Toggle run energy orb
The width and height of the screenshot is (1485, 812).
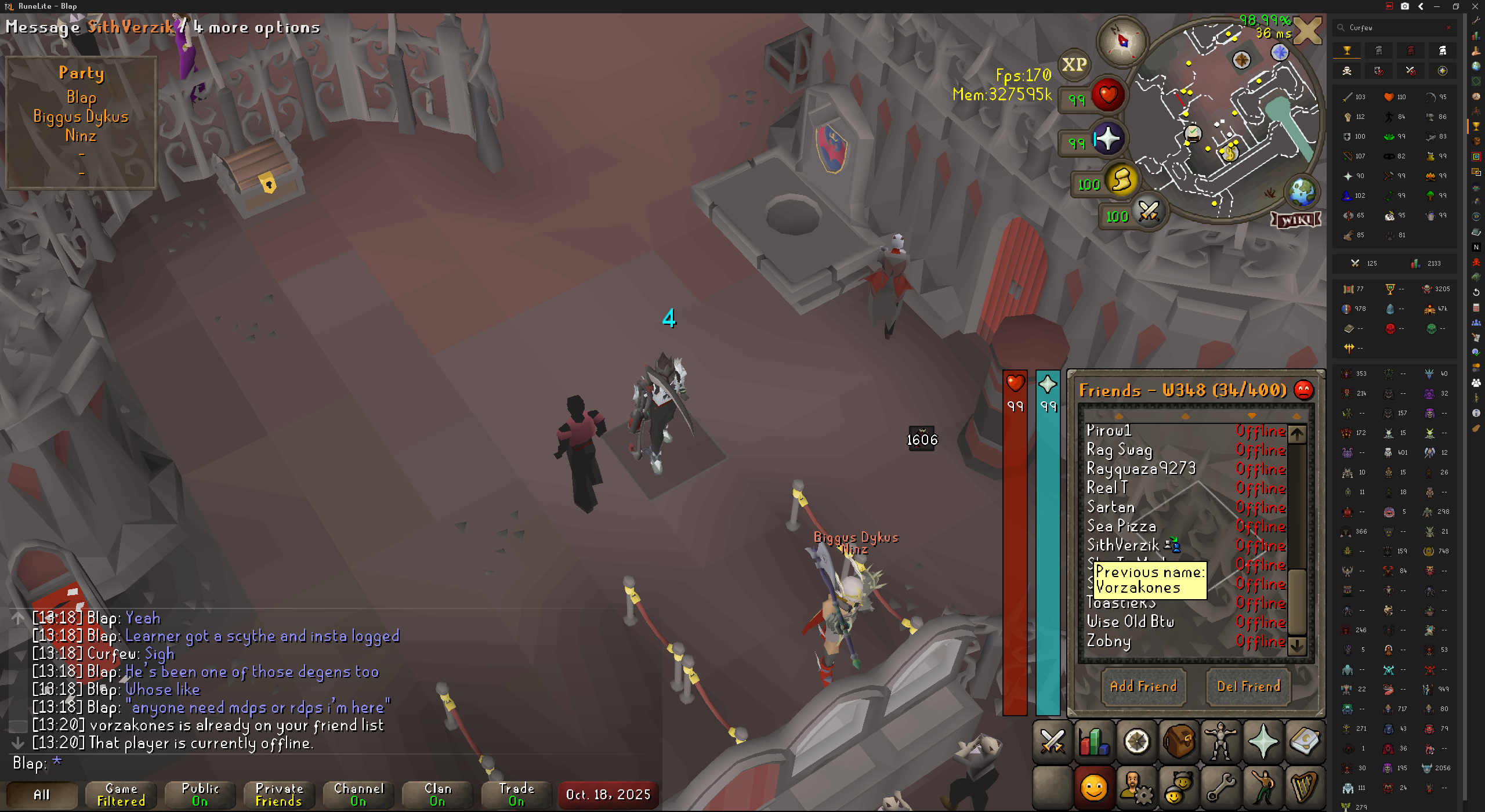[x=1122, y=181]
